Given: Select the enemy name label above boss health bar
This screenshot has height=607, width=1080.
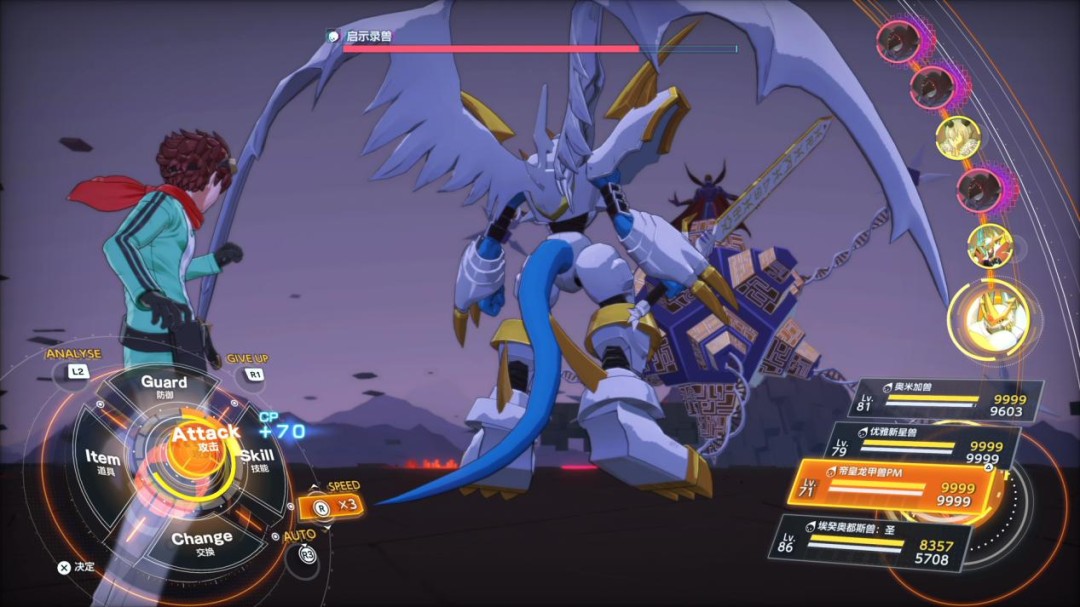Looking at the screenshot, I should pos(369,36).
